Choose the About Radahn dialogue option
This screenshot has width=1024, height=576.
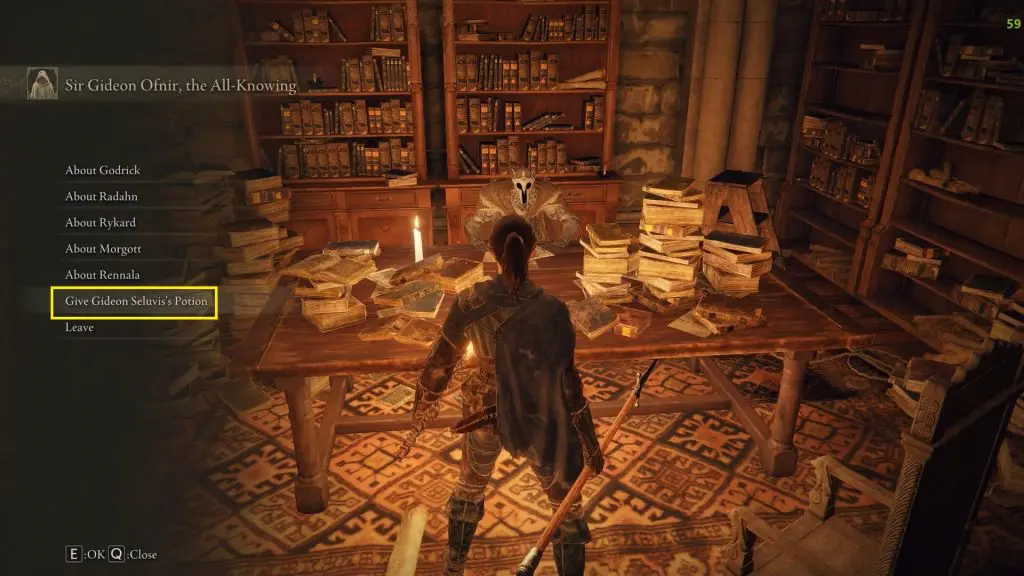click(95, 196)
